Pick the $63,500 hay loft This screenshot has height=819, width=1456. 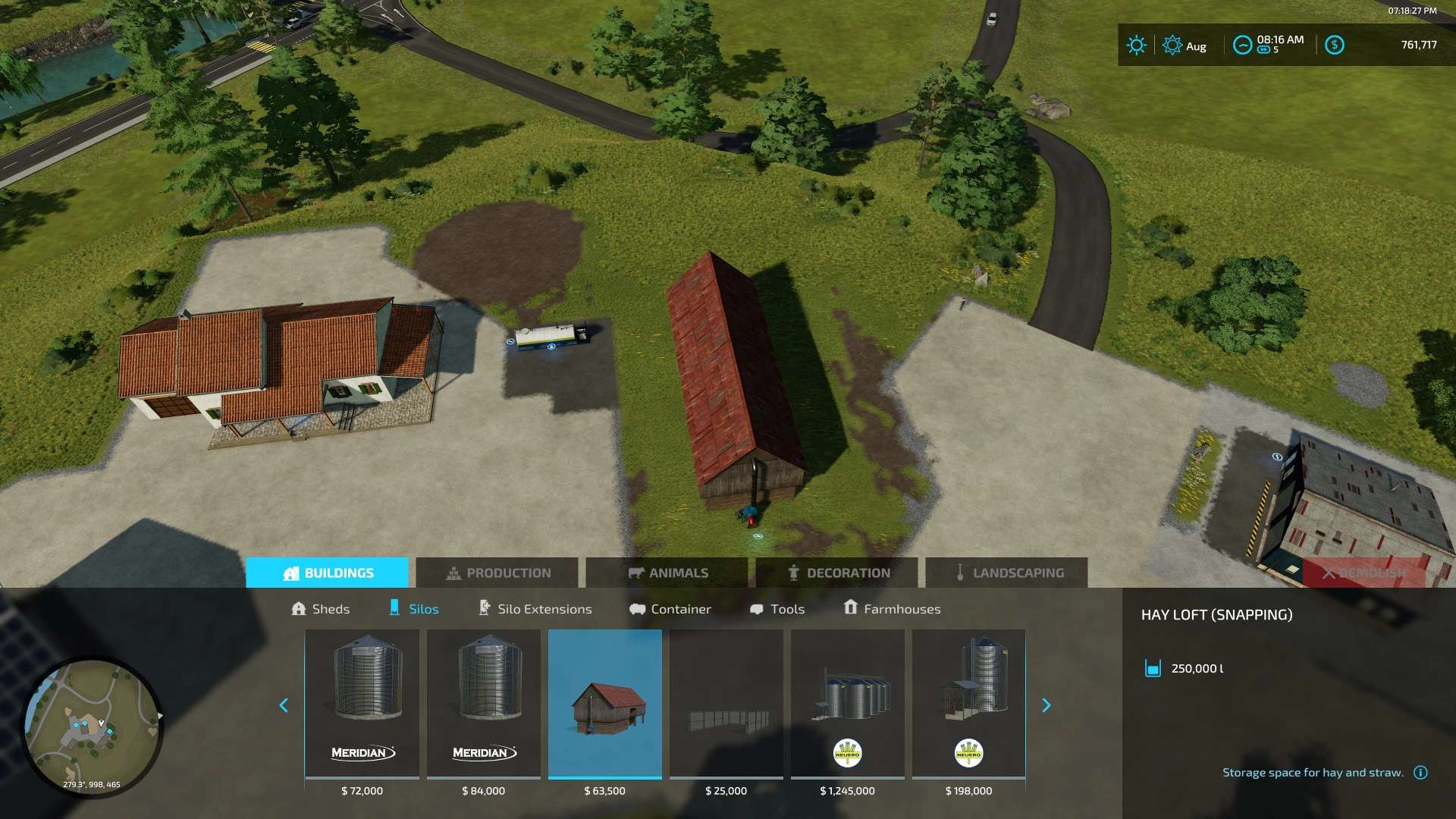point(605,704)
